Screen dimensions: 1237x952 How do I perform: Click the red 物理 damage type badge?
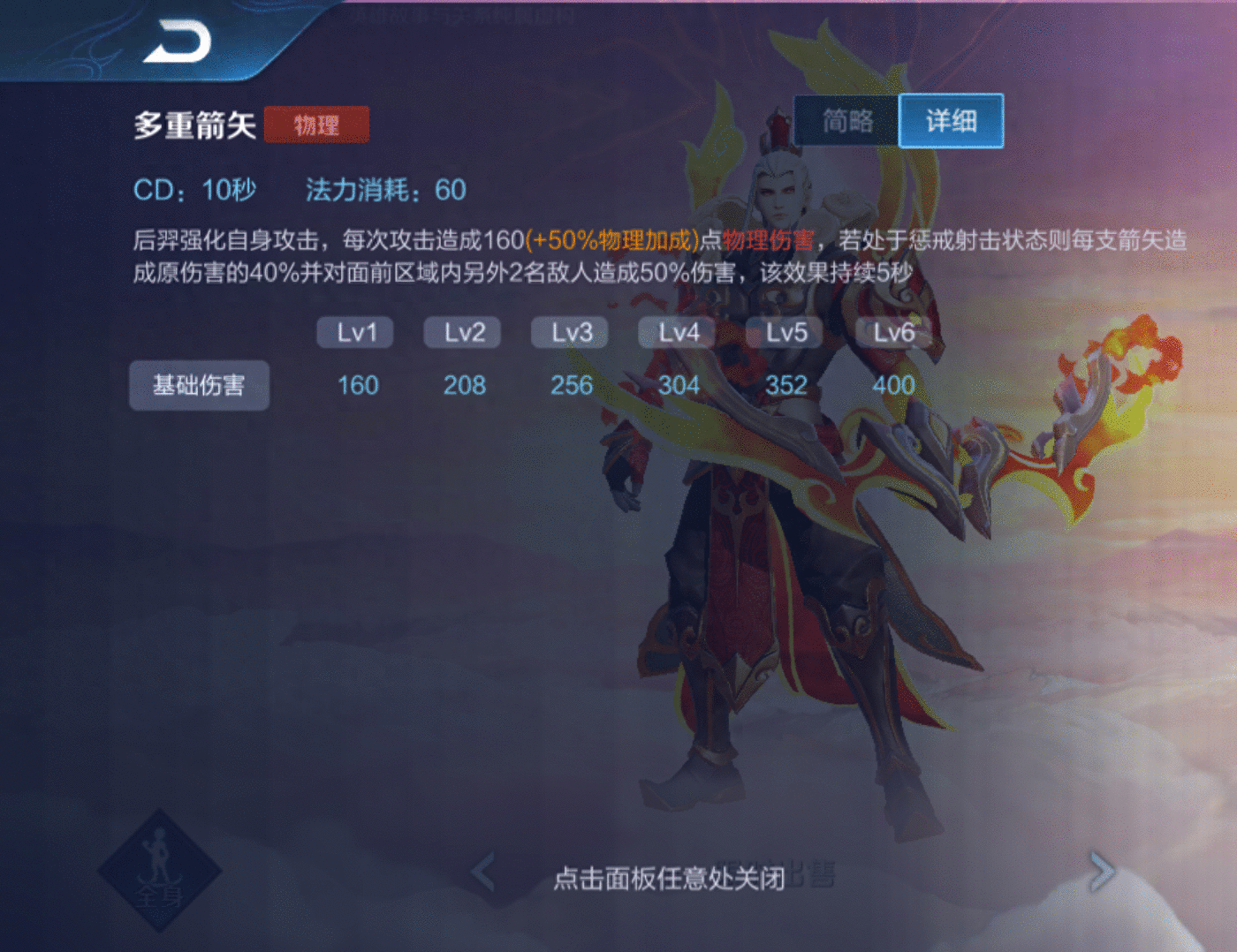pyautogui.click(x=316, y=125)
